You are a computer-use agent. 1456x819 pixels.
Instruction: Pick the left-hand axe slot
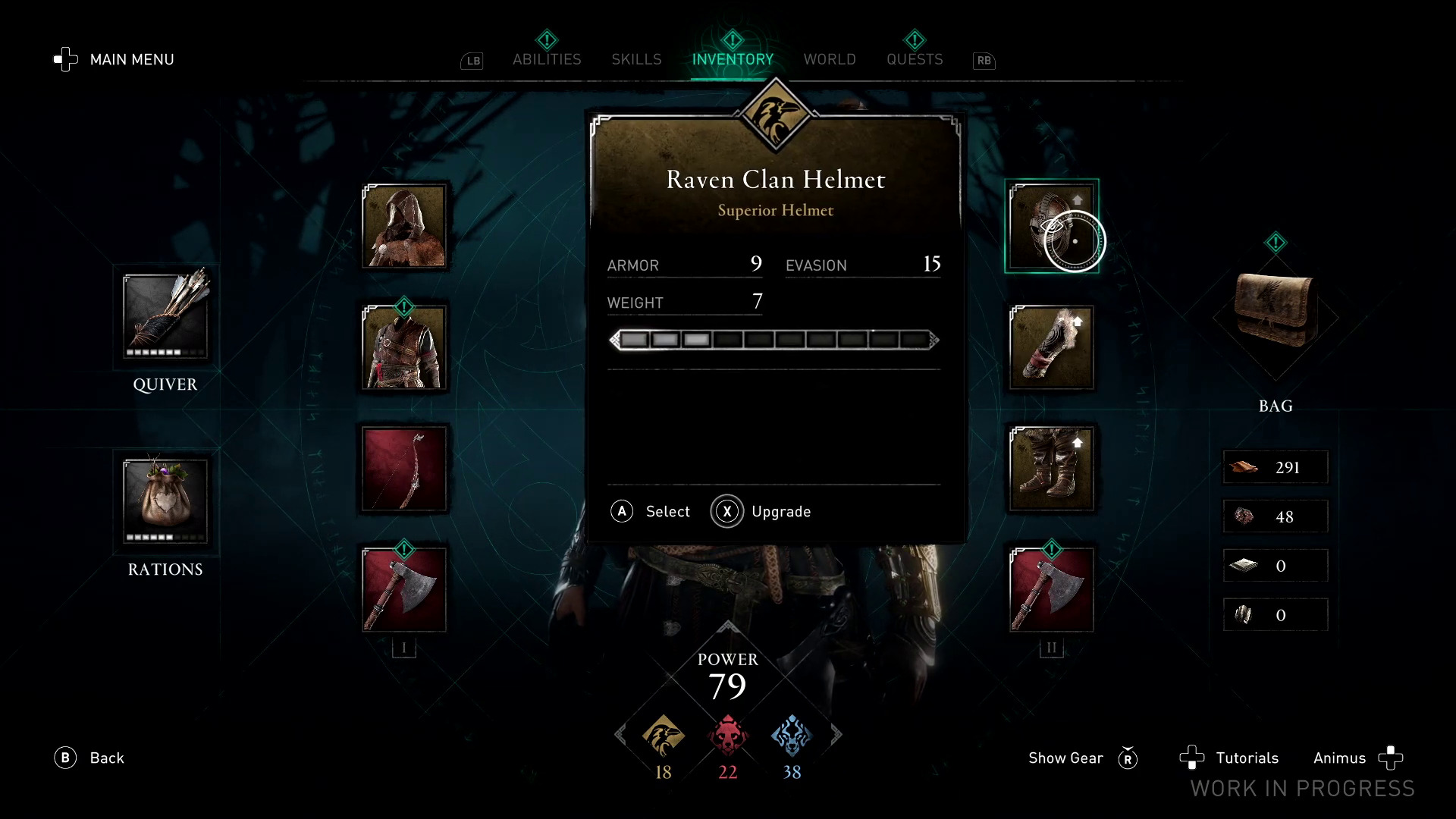404,590
